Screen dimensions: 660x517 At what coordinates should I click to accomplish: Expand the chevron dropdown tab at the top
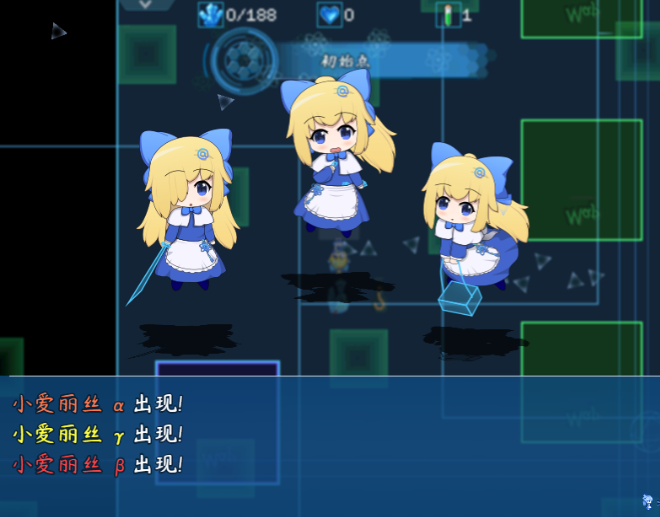(x=146, y=5)
